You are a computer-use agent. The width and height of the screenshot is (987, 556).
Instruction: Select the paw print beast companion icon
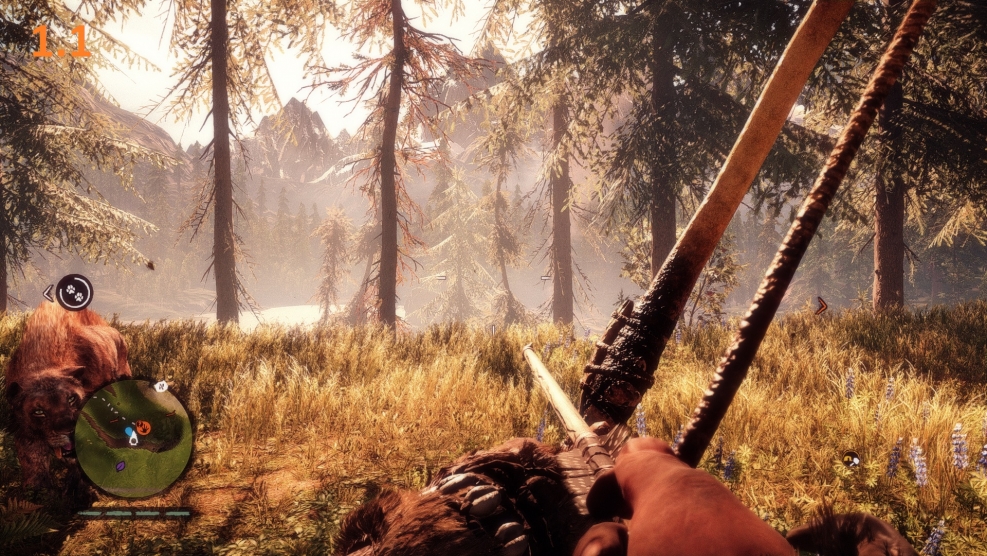click(74, 292)
